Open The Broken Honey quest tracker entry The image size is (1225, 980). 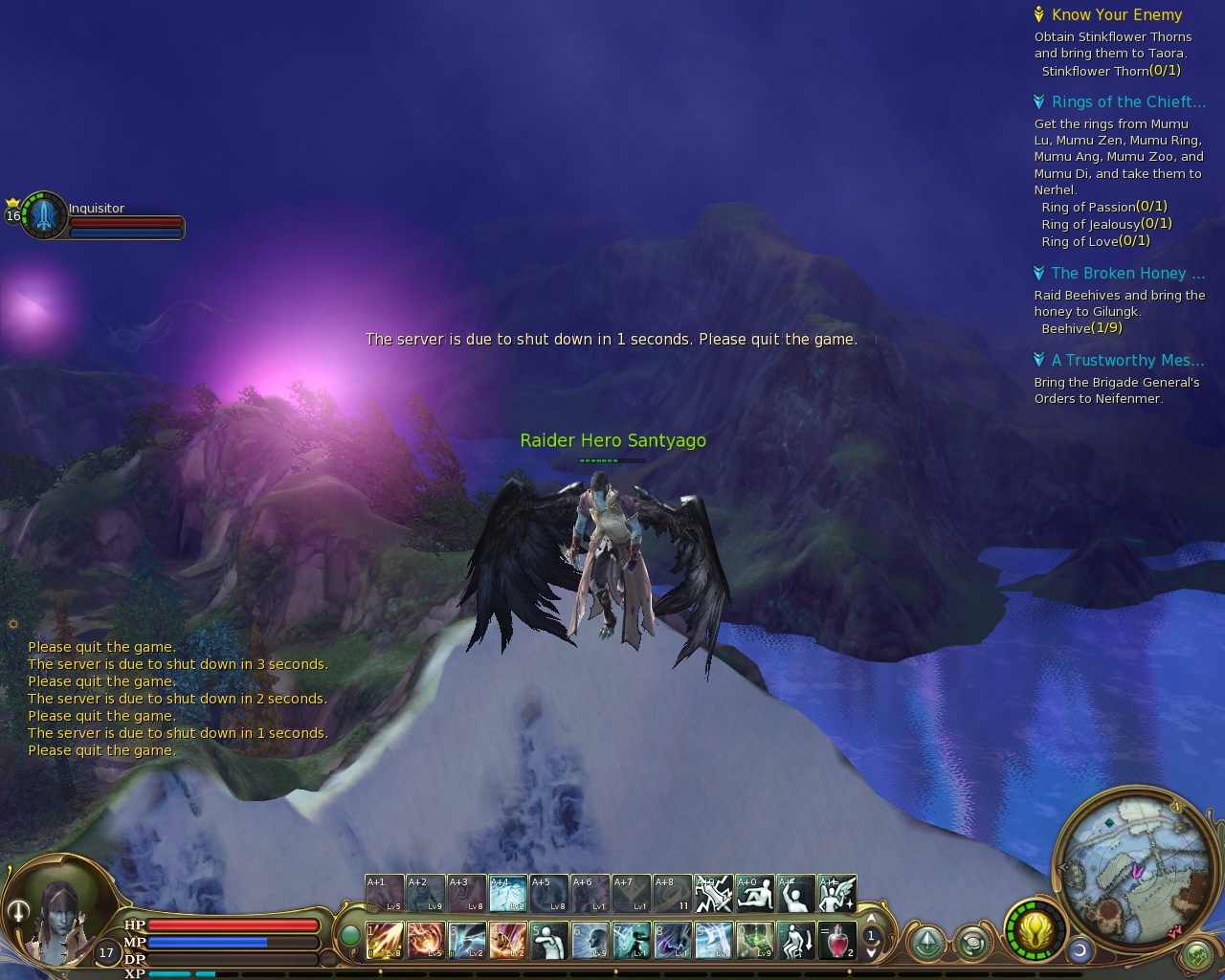point(1118,274)
